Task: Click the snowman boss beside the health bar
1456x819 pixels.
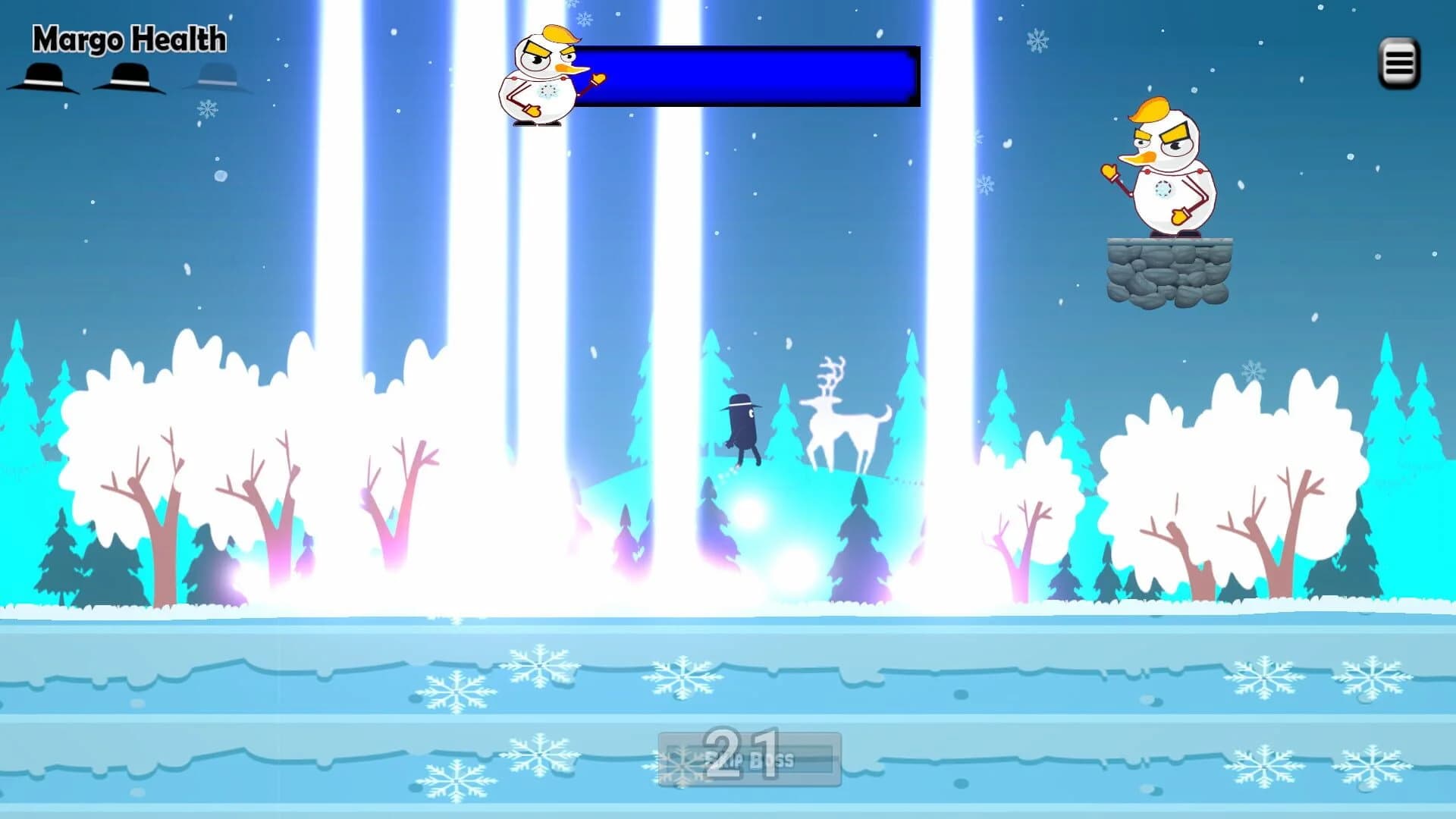Action: point(541,76)
